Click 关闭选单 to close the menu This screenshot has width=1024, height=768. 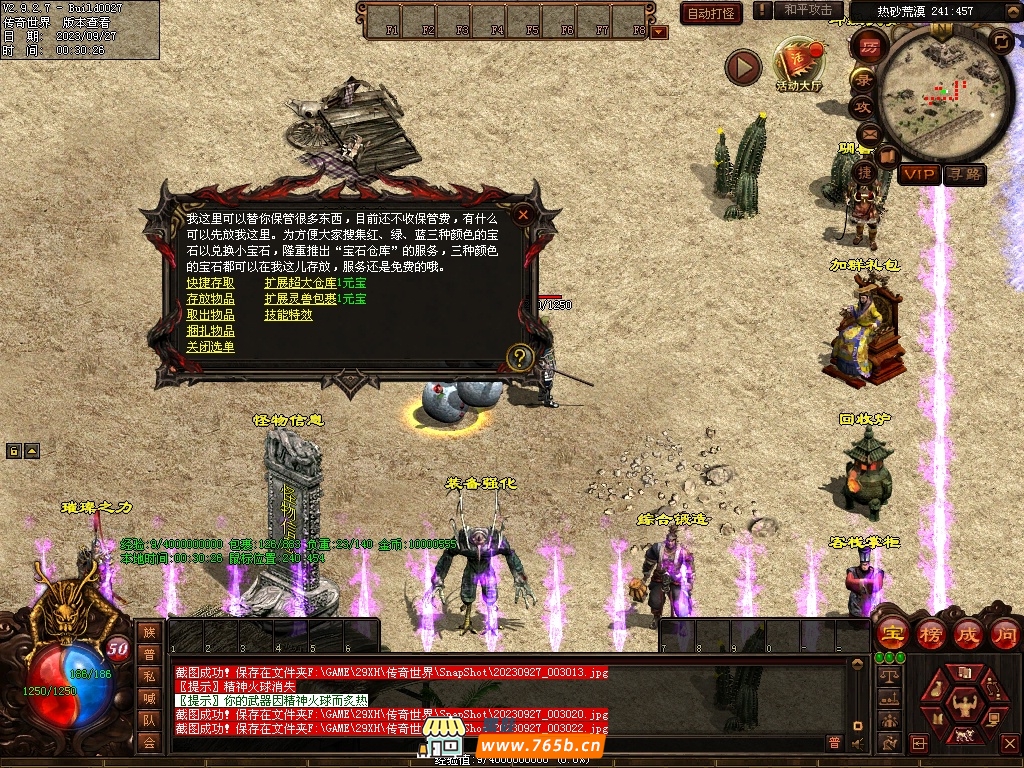tap(210, 347)
